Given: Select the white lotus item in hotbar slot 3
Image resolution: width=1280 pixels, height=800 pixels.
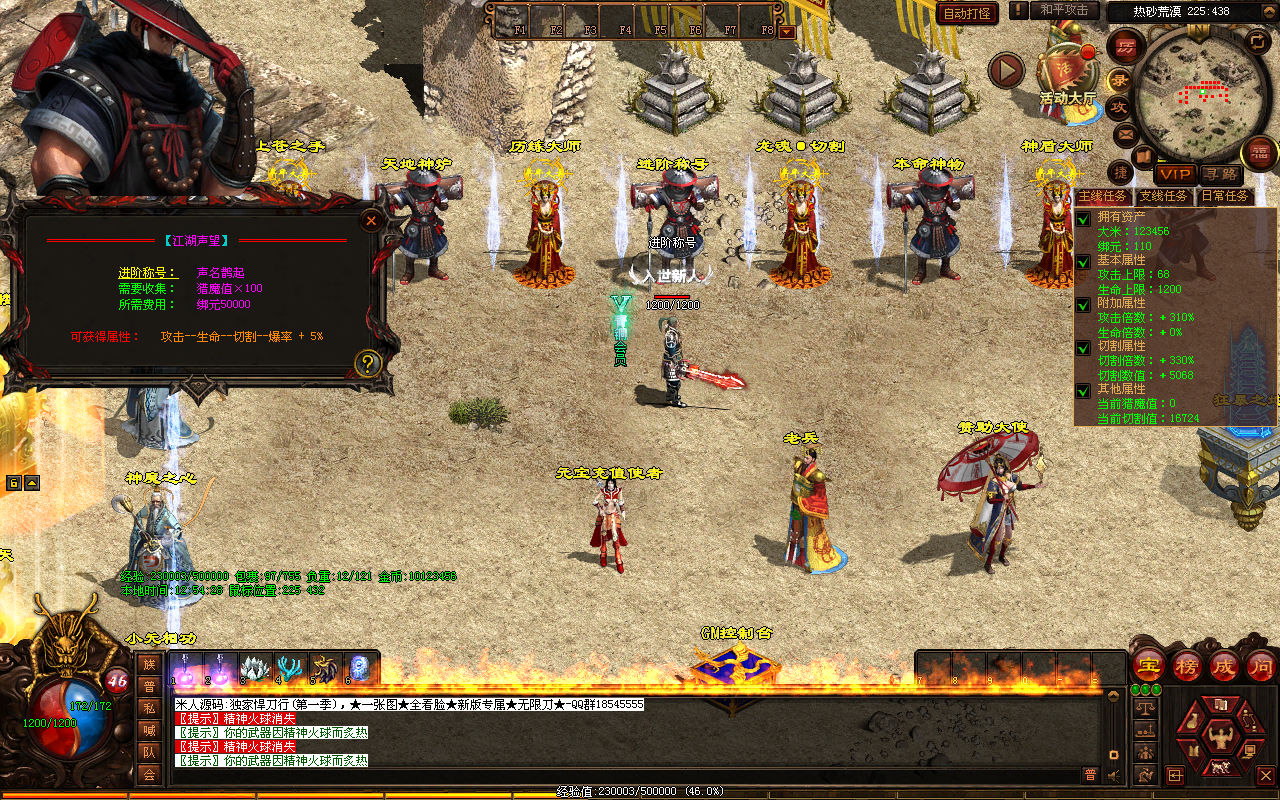Looking at the screenshot, I should (255, 668).
